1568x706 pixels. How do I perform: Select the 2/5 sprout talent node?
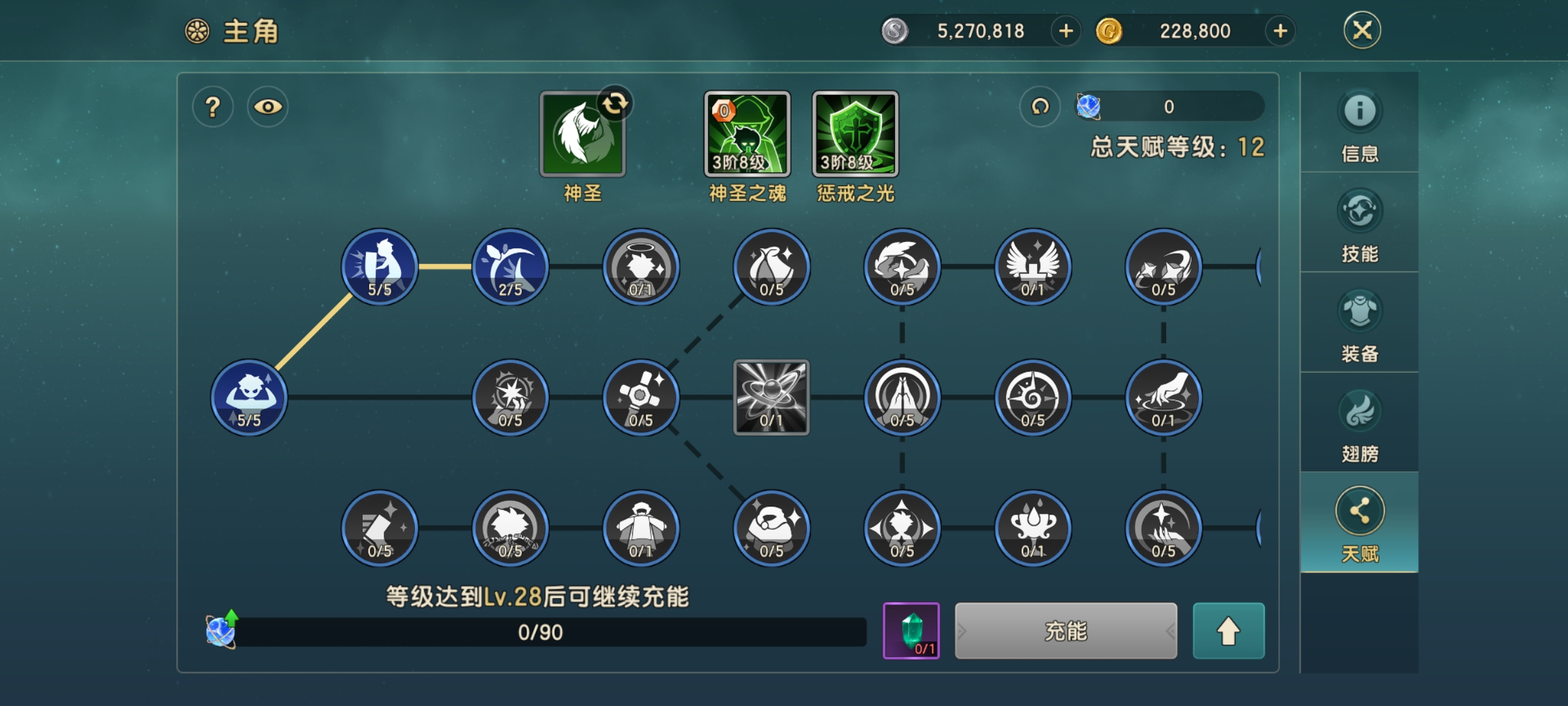coord(510,267)
